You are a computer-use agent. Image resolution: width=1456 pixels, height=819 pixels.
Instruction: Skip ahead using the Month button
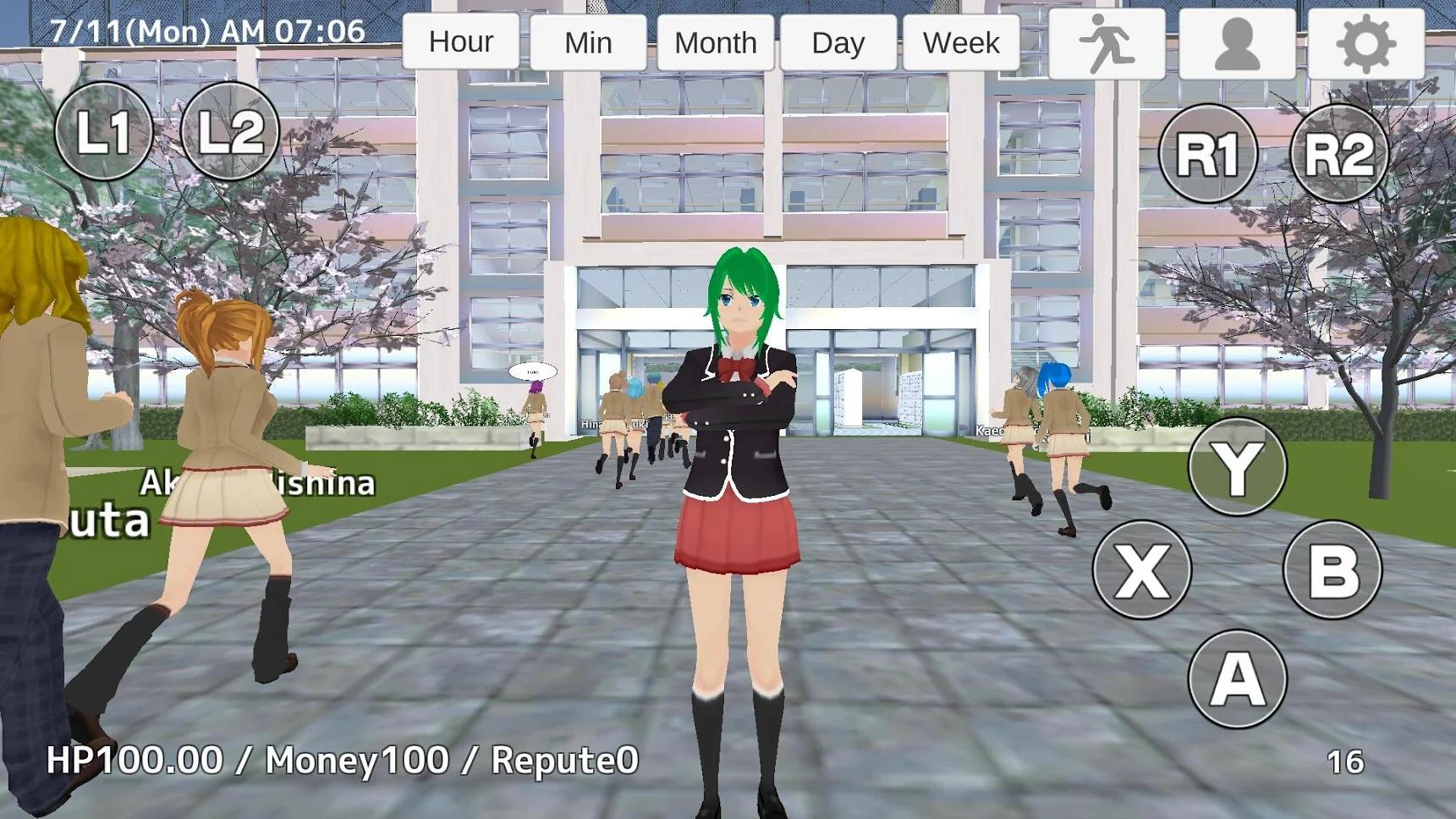click(715, 41)
